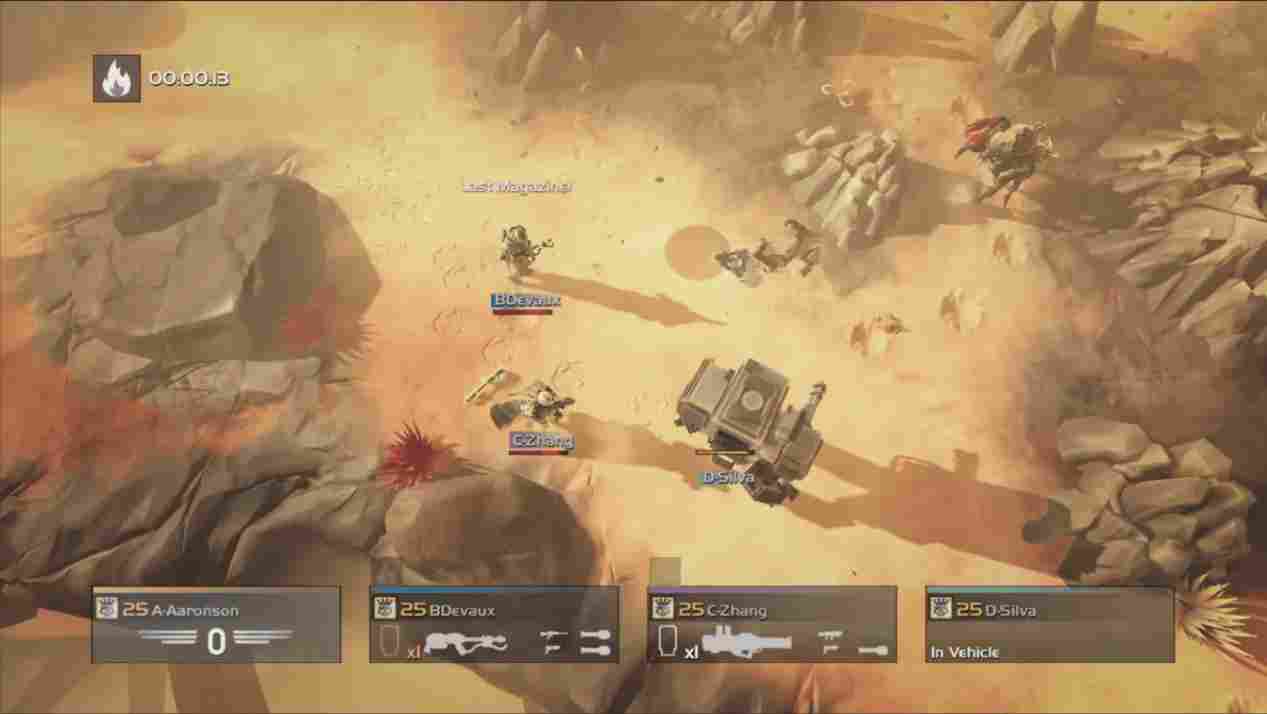Click D-Silva's rank badge icon
This screenshot has width=1267, height=714.
point(941,608)
